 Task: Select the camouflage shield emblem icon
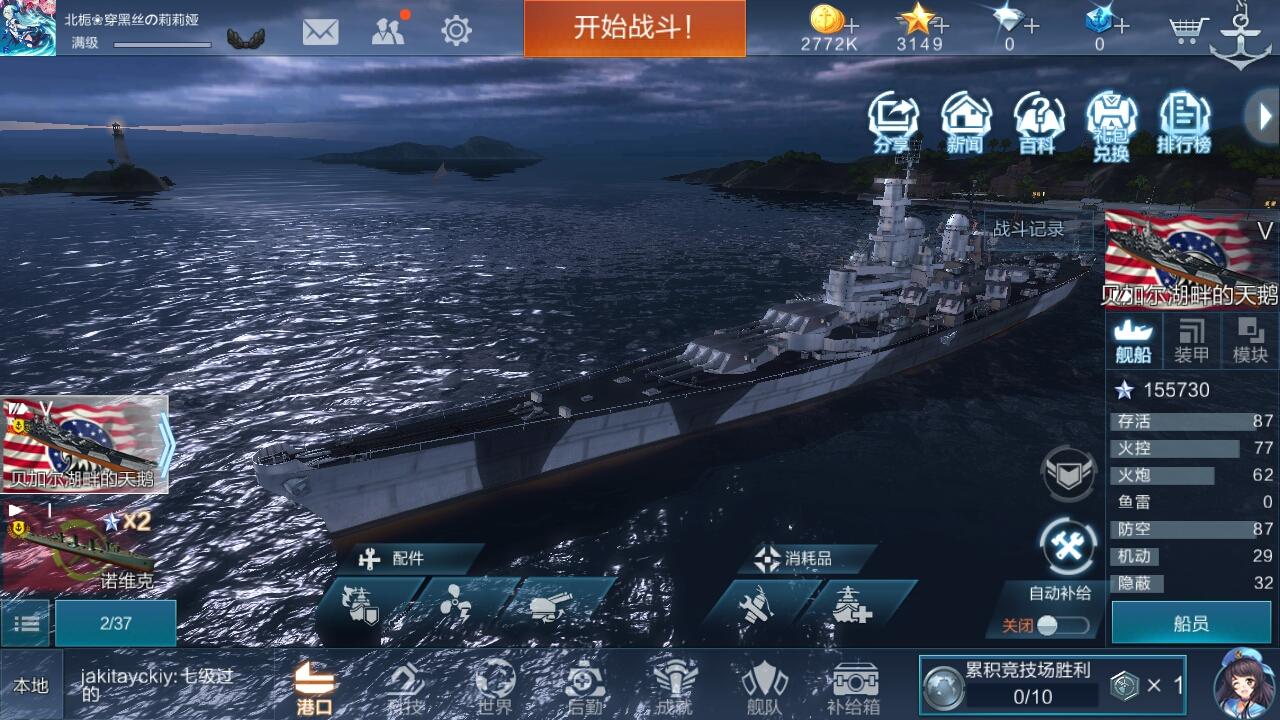(x=1068, y=474)
